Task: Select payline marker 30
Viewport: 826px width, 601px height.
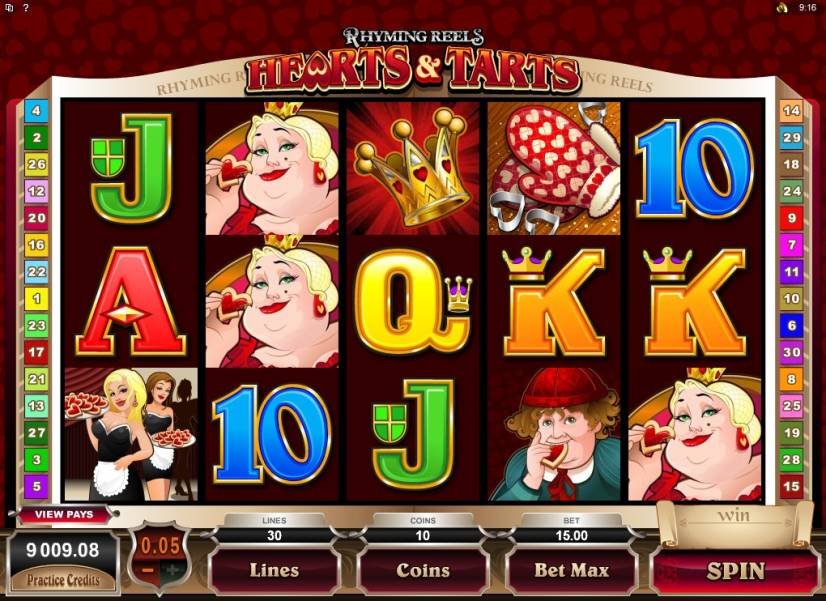Action: (x=791, y=353)
